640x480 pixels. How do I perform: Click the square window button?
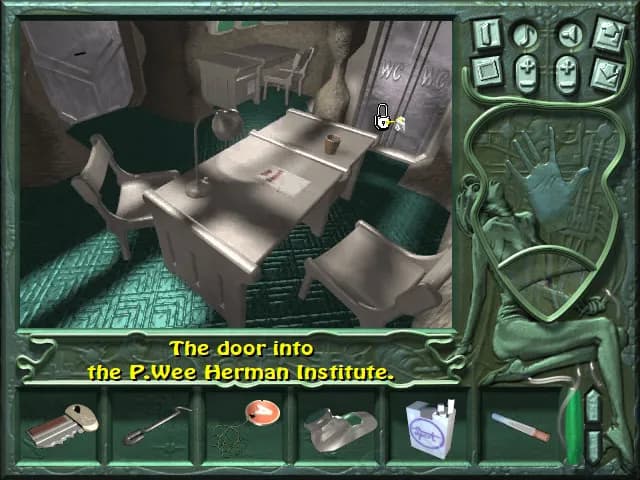(487, 71)
